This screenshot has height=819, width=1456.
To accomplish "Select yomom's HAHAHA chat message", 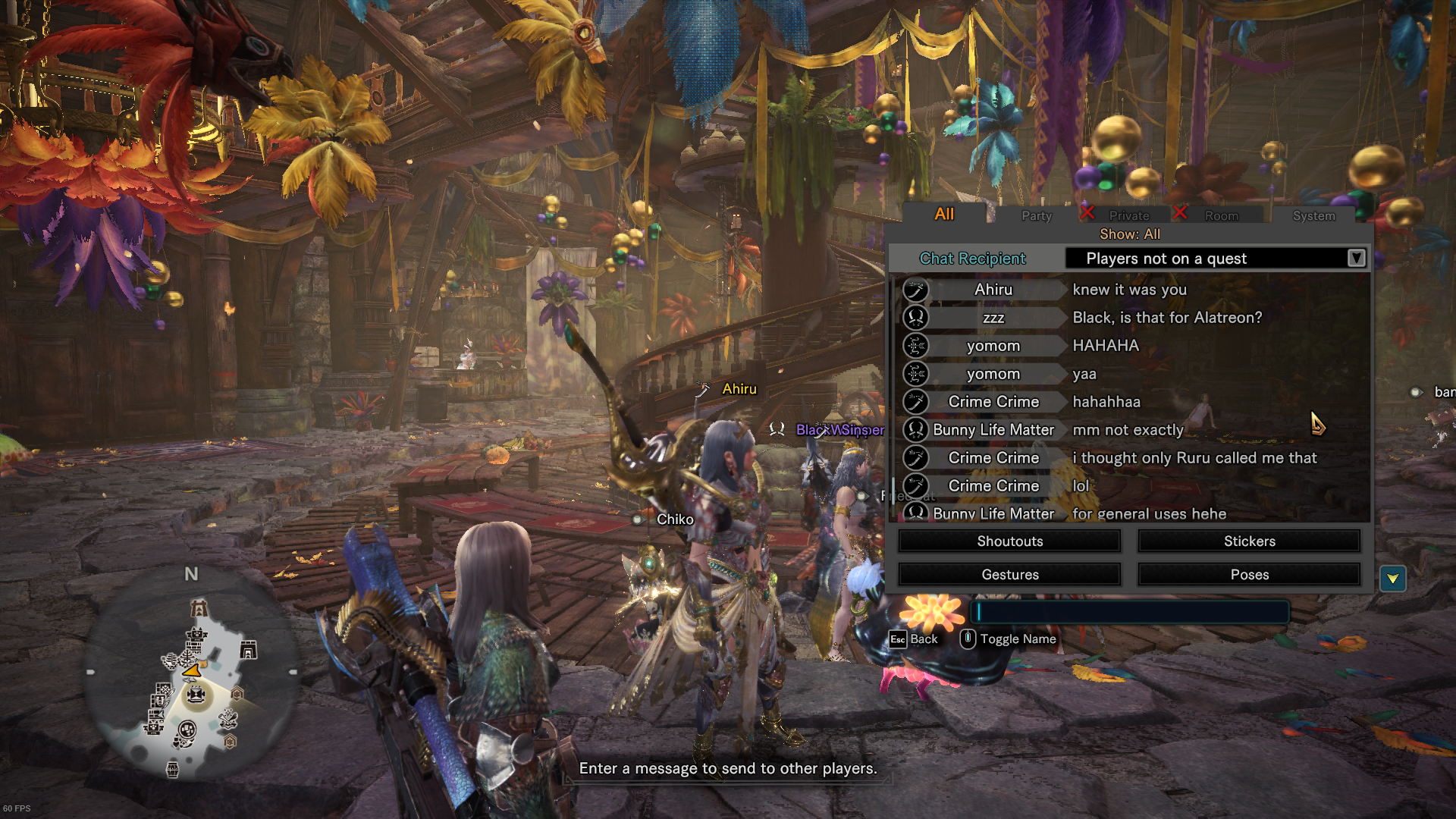I will point(1130,346).
